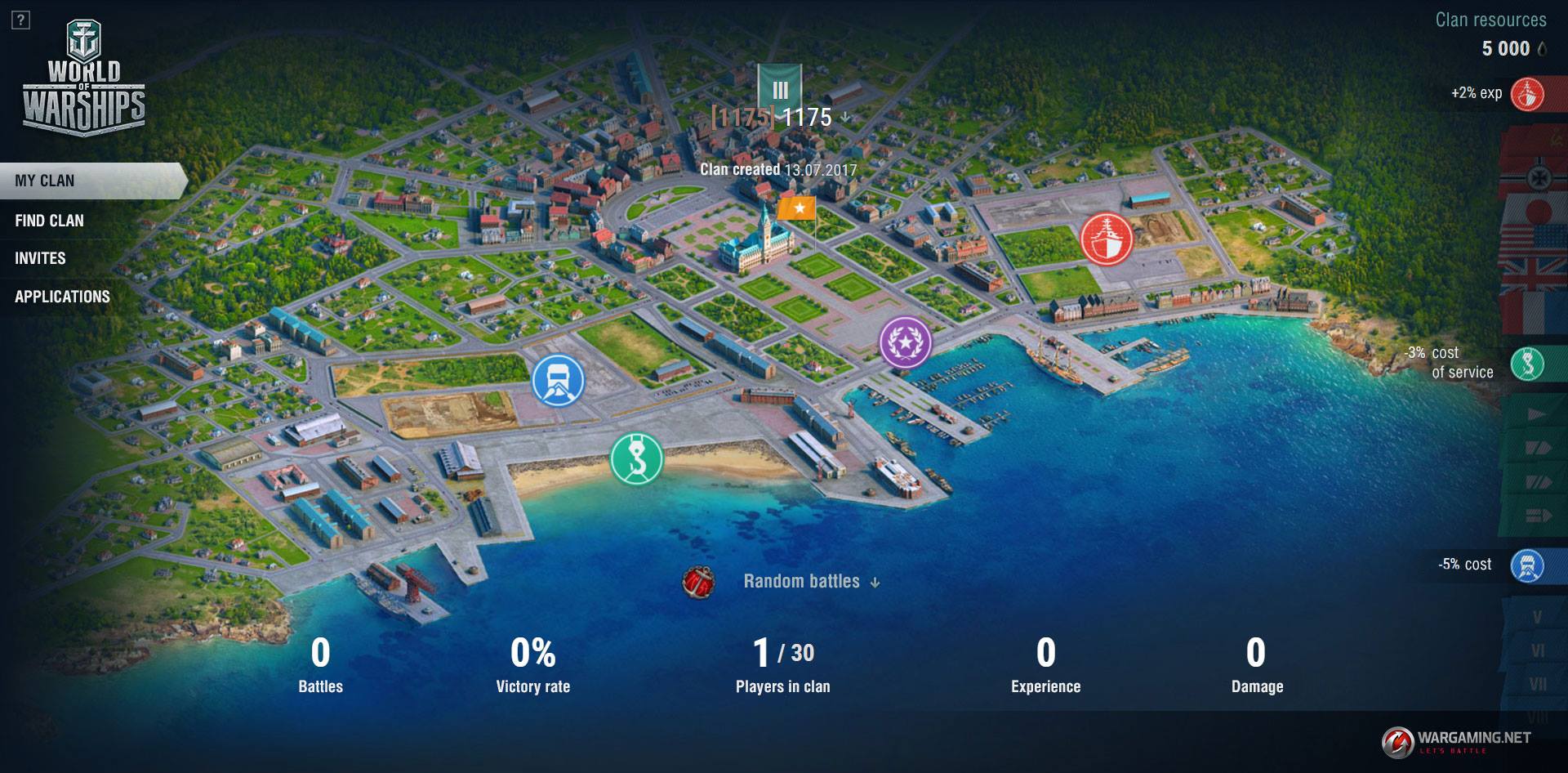Click the World of Warships logo
Screen dimensions: 1568x773
(84, 78)
